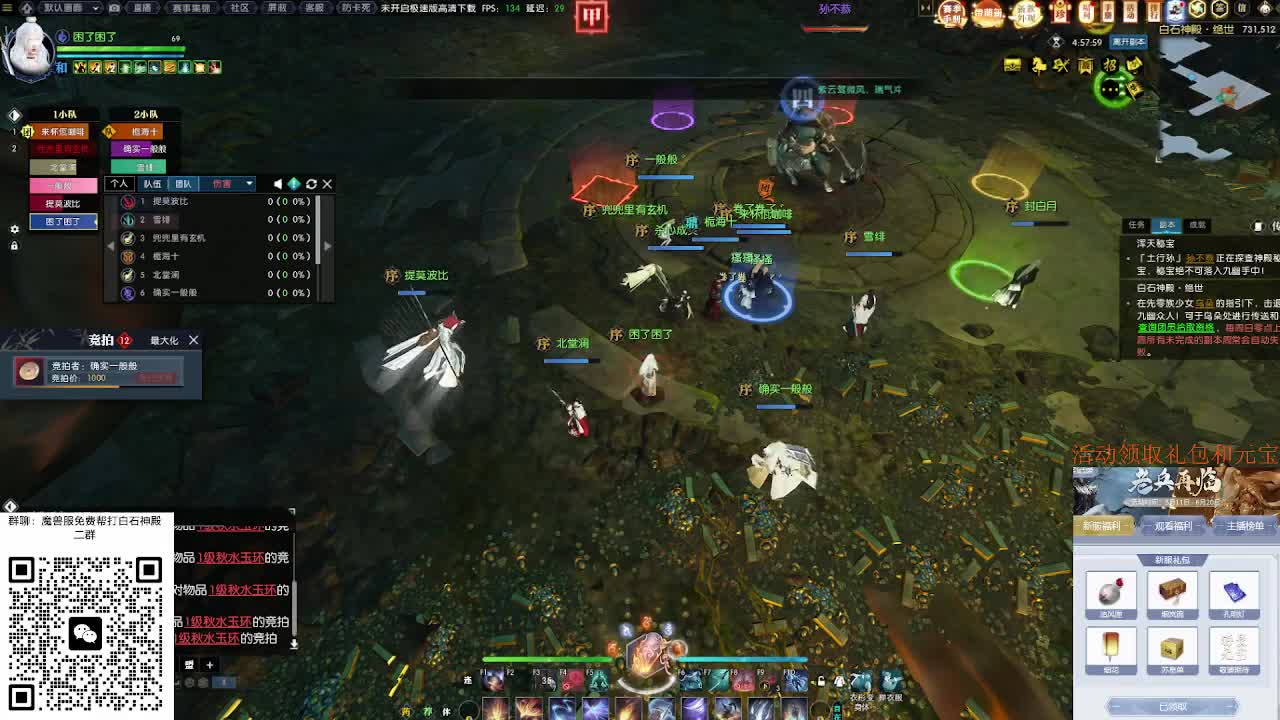This screenshot has height=720, width=1280.
Task: Cast the F1 skill on the action bar
Action: [495, 680]
